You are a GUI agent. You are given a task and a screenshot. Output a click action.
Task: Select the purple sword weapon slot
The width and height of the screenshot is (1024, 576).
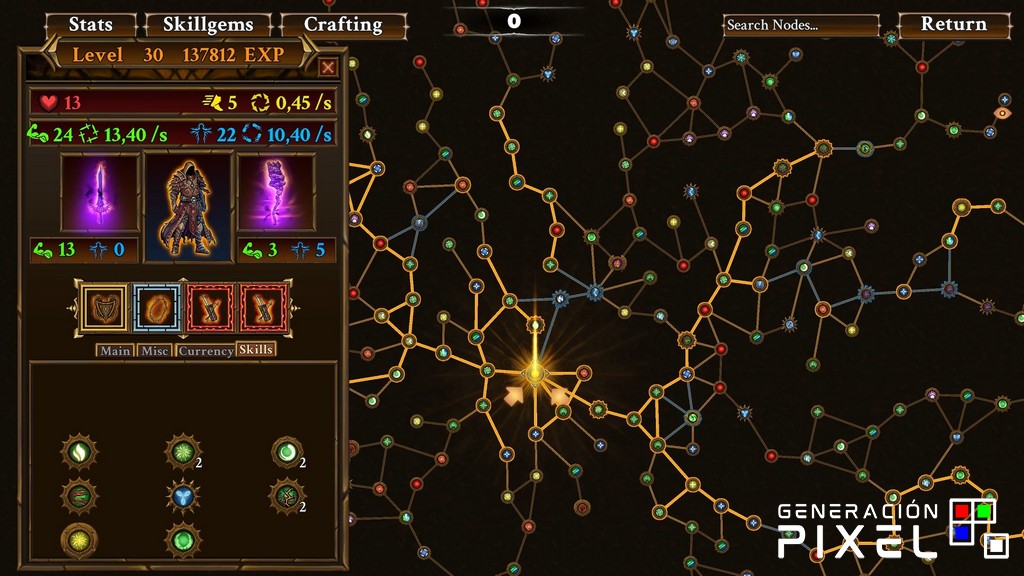click(99, 193)
